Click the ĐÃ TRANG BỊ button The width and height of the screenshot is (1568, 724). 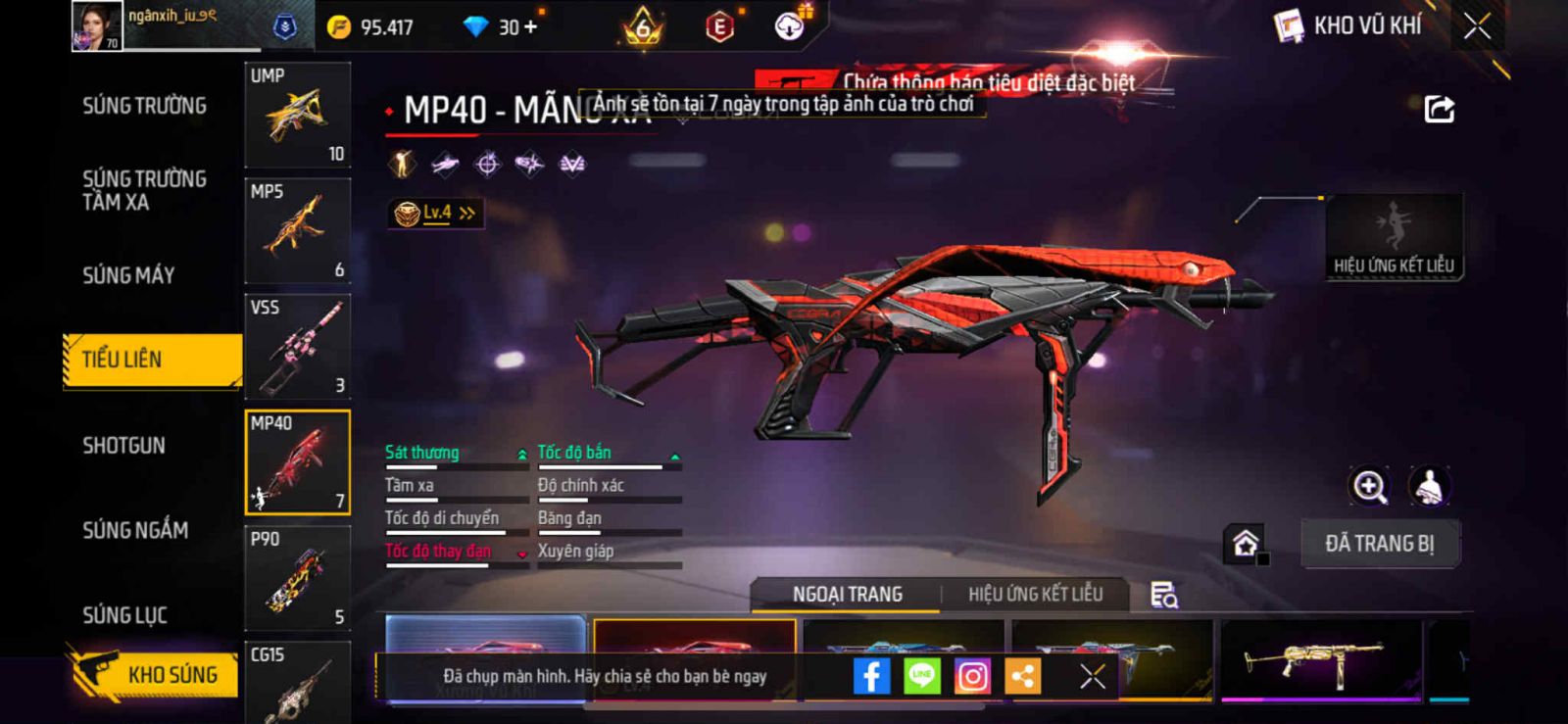[x=1379, y=544]
